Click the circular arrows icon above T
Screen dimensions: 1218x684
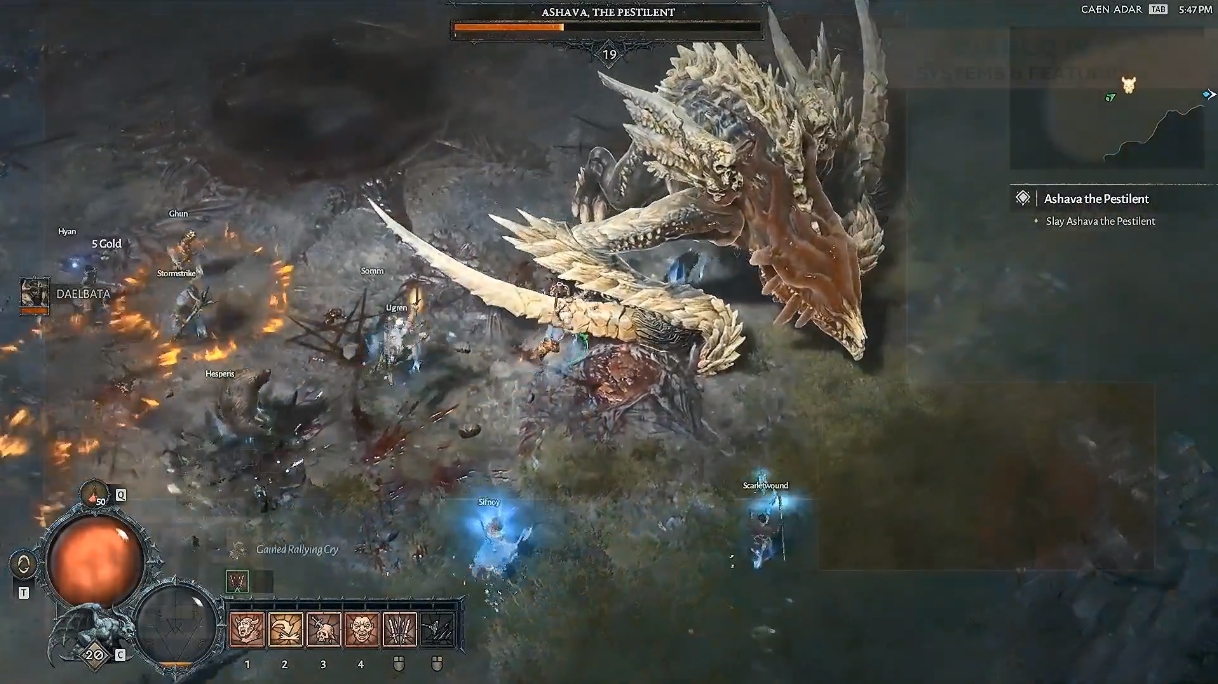23,565
